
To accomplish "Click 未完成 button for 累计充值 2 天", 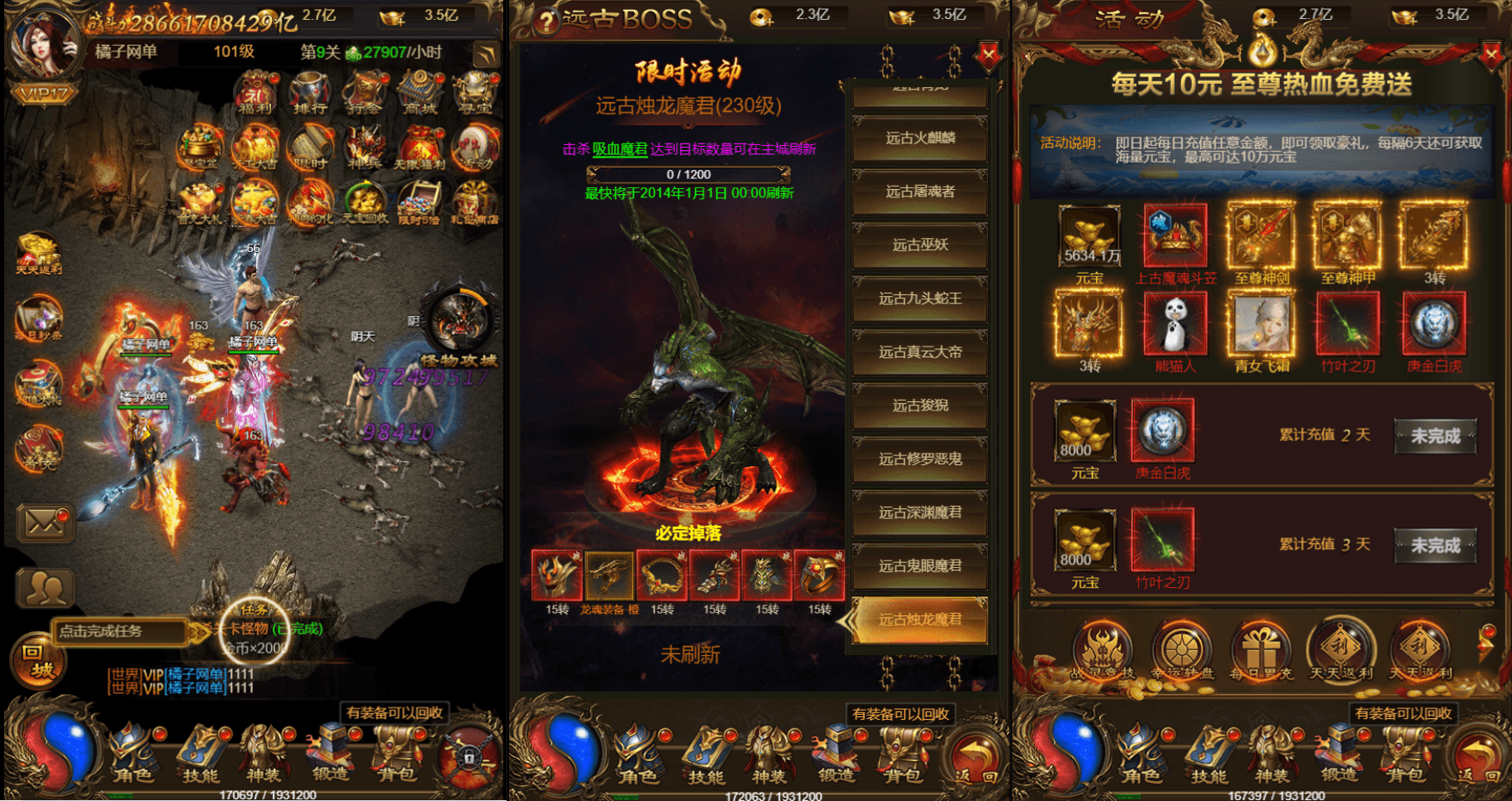I will (x=1435, y=436).
